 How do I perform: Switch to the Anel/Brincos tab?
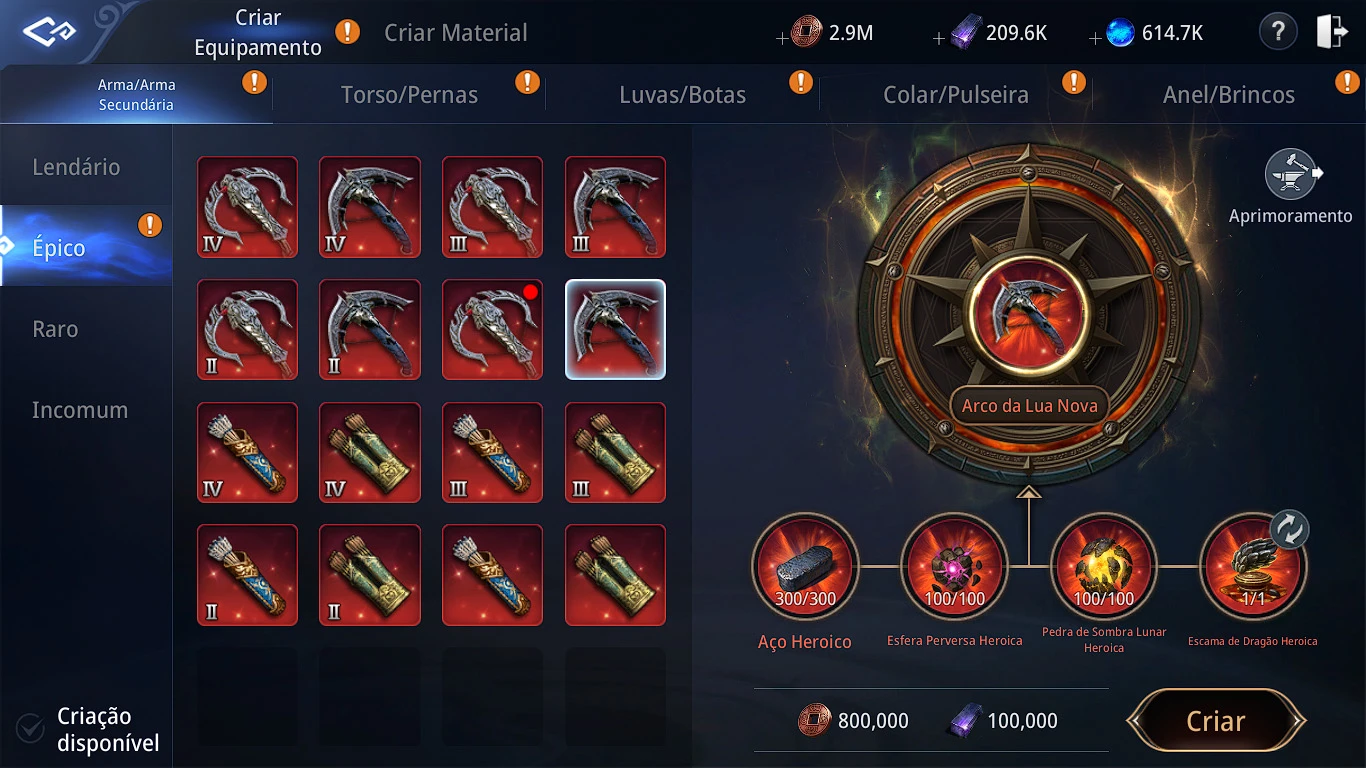click(x=1228, y=95)
